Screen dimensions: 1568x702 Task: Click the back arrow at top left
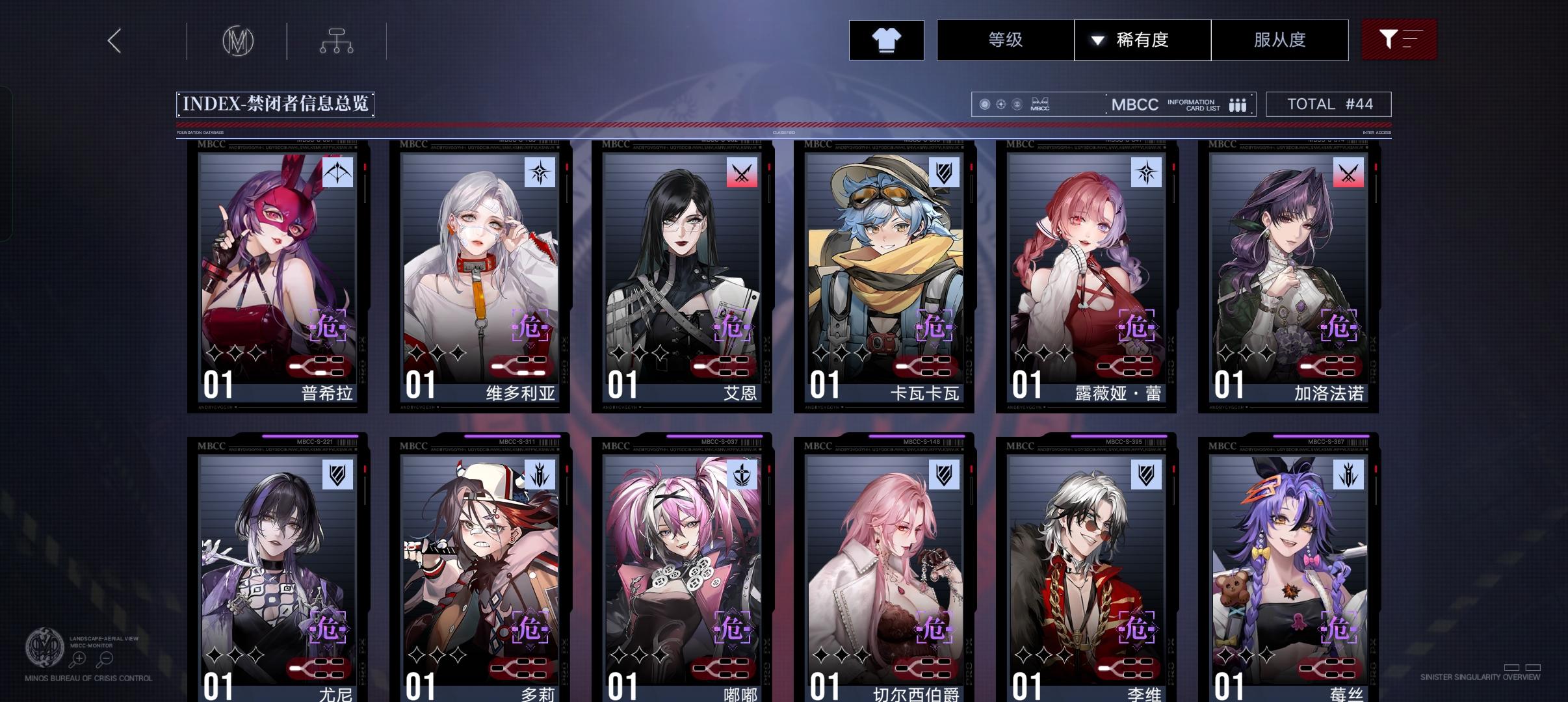point(114,40)
